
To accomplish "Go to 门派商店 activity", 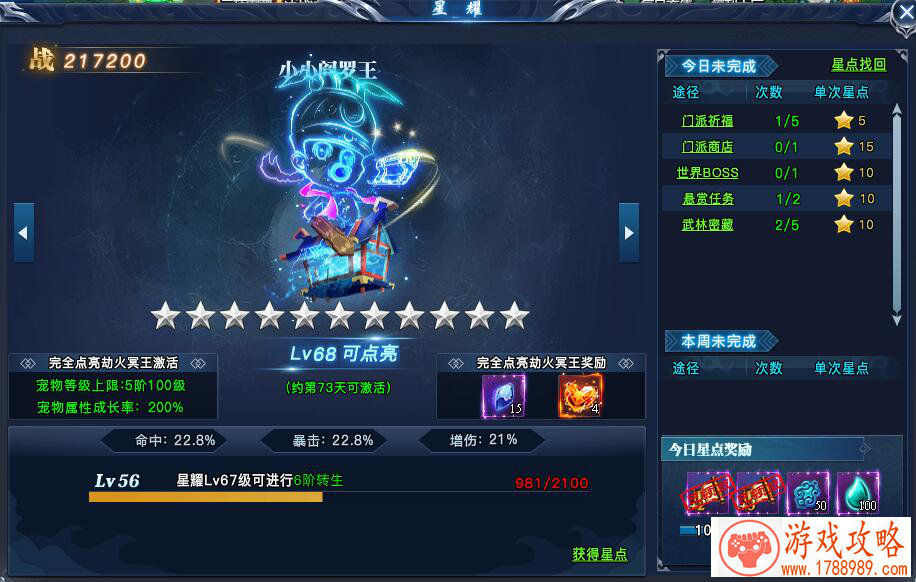I will click(x=707, y=147).
